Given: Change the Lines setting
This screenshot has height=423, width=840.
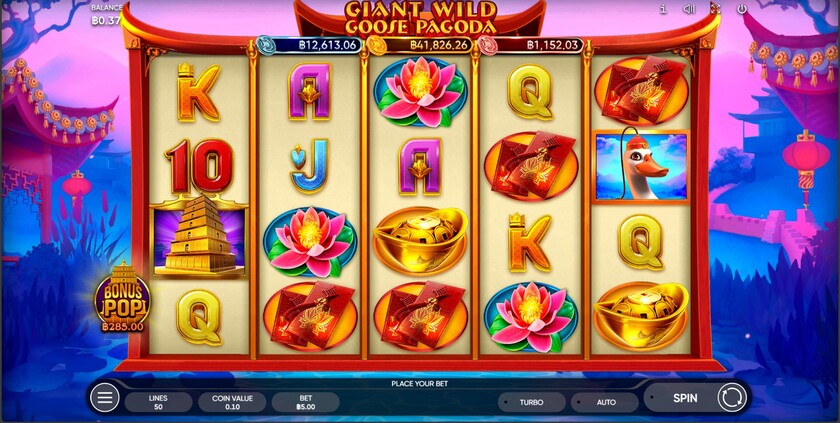Looking at the screenshot, I should point(158,402).
